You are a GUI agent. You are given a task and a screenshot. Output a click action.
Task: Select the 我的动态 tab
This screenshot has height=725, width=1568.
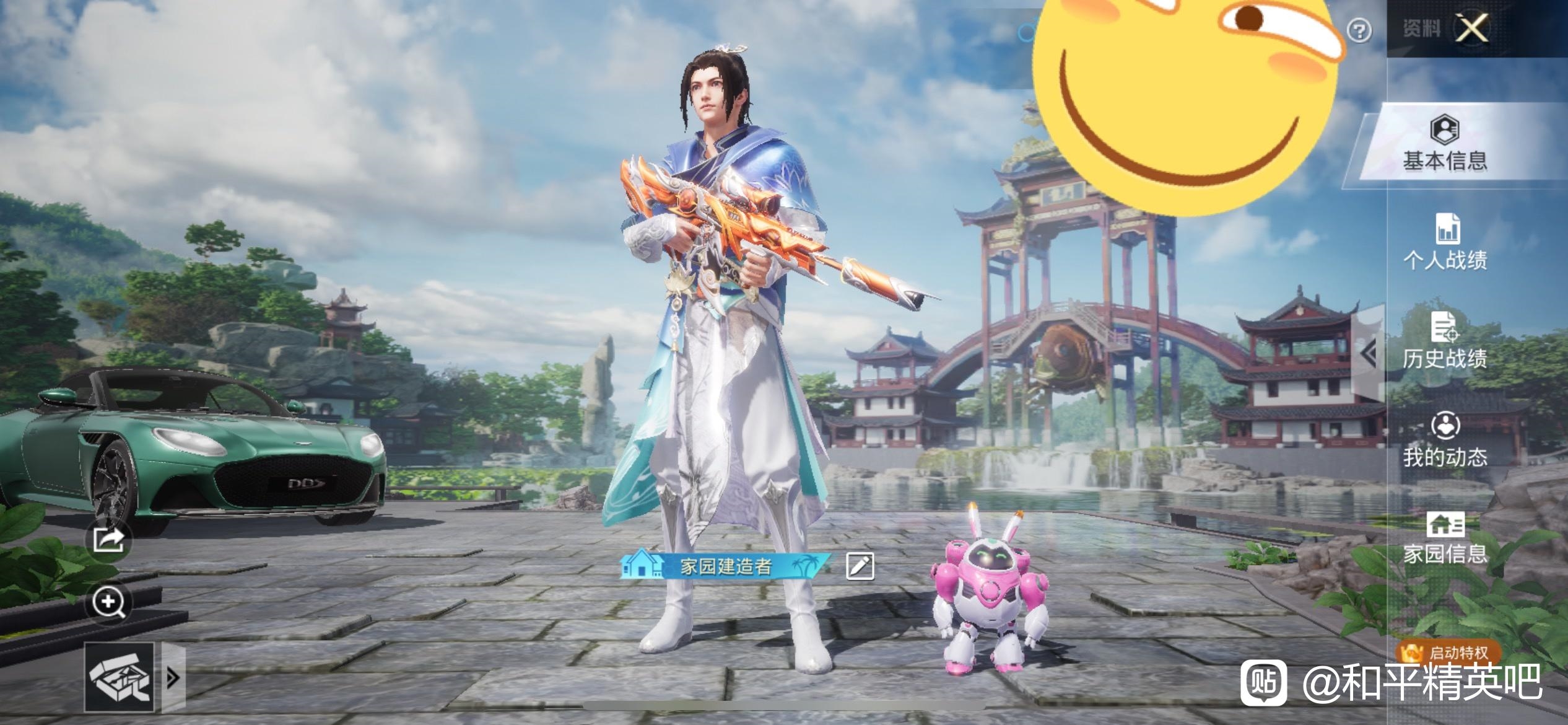pyautogui.click(x=1445, y=440)
